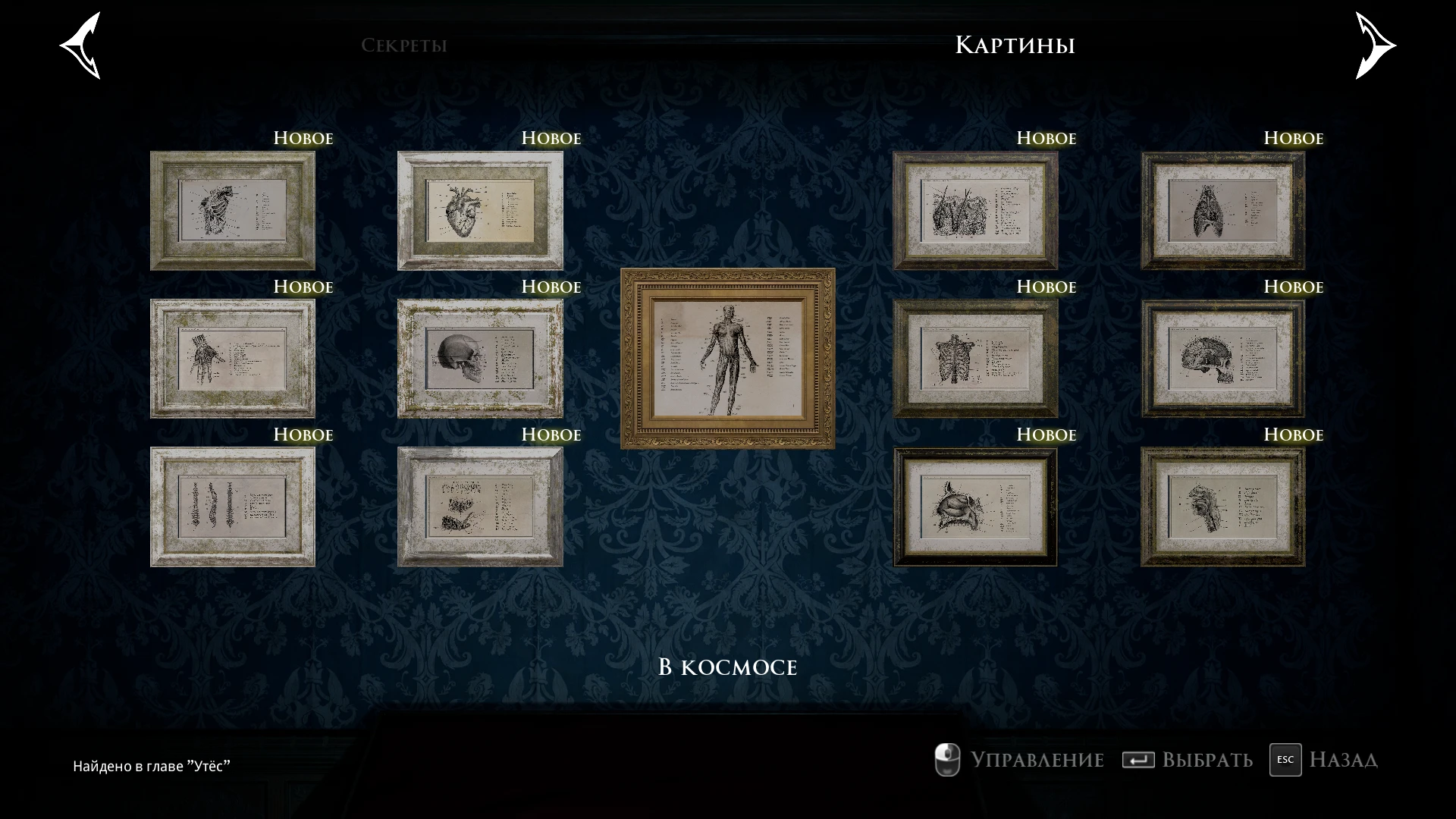This screenshot has height=819, width=1456.
Task: Click the left navigation arrow
Action: [x=80, y=45]
